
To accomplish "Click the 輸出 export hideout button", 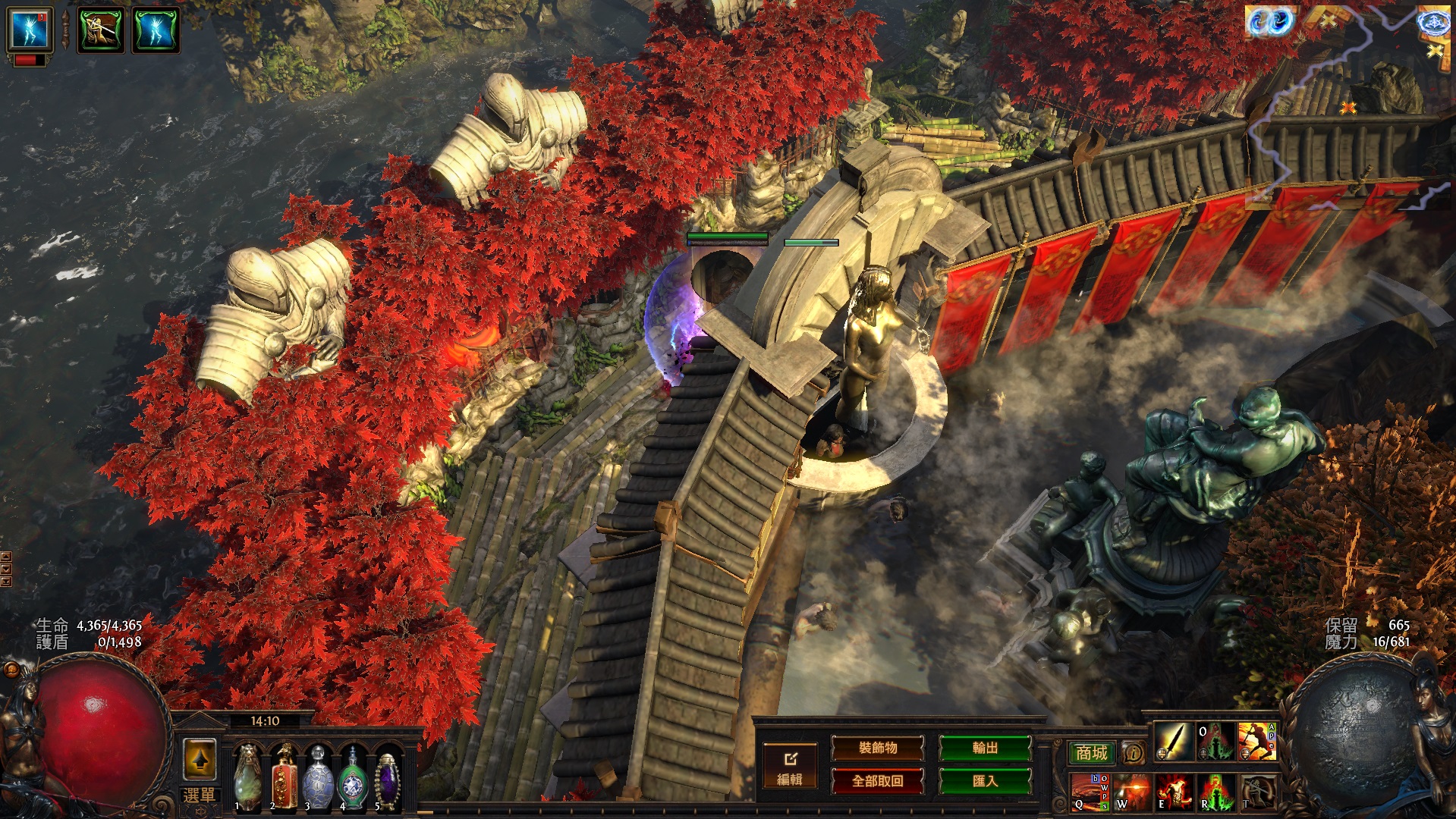I will [x=985, y=748].
